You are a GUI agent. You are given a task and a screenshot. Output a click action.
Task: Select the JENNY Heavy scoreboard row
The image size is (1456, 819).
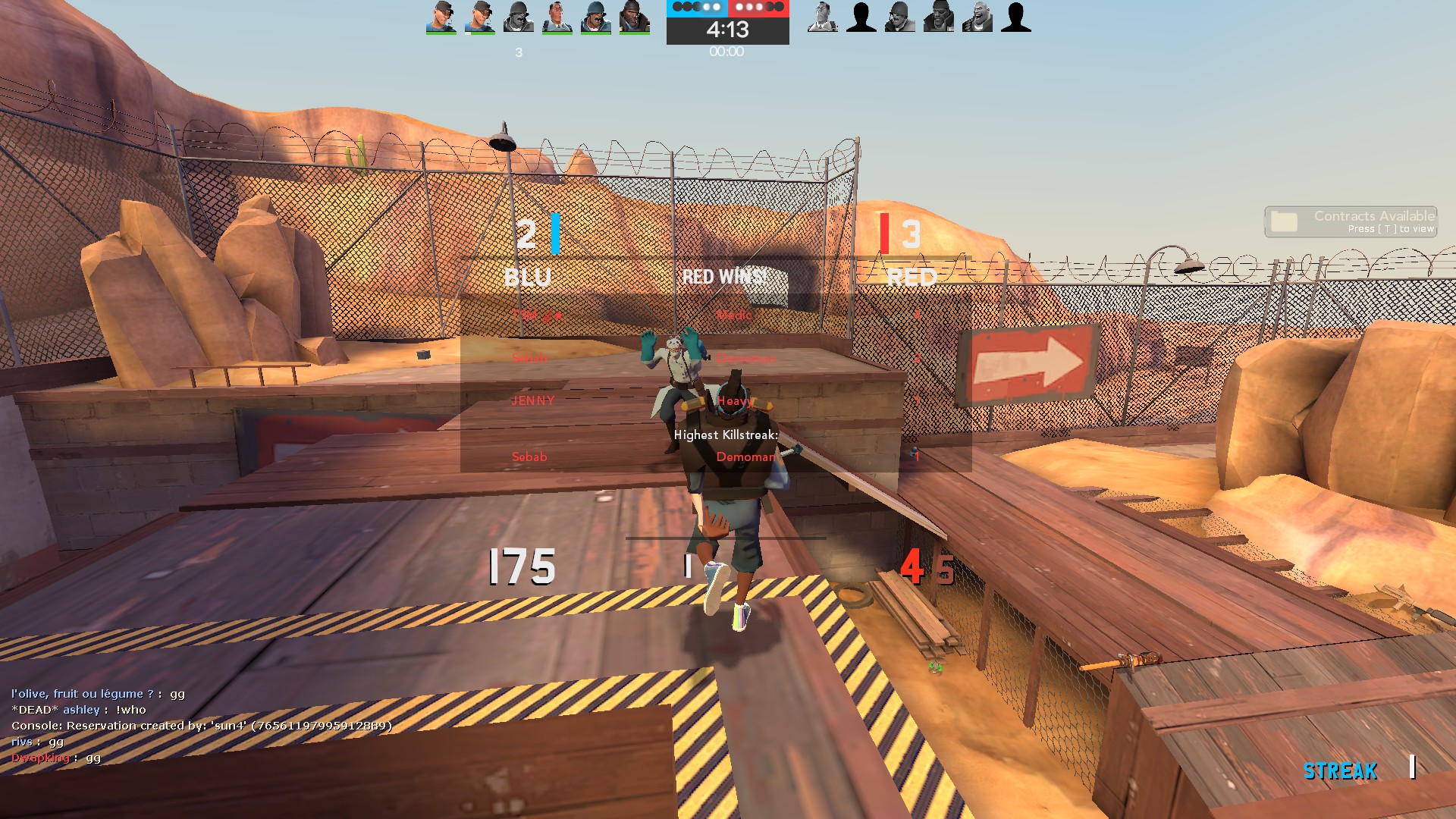click(715, 400)
